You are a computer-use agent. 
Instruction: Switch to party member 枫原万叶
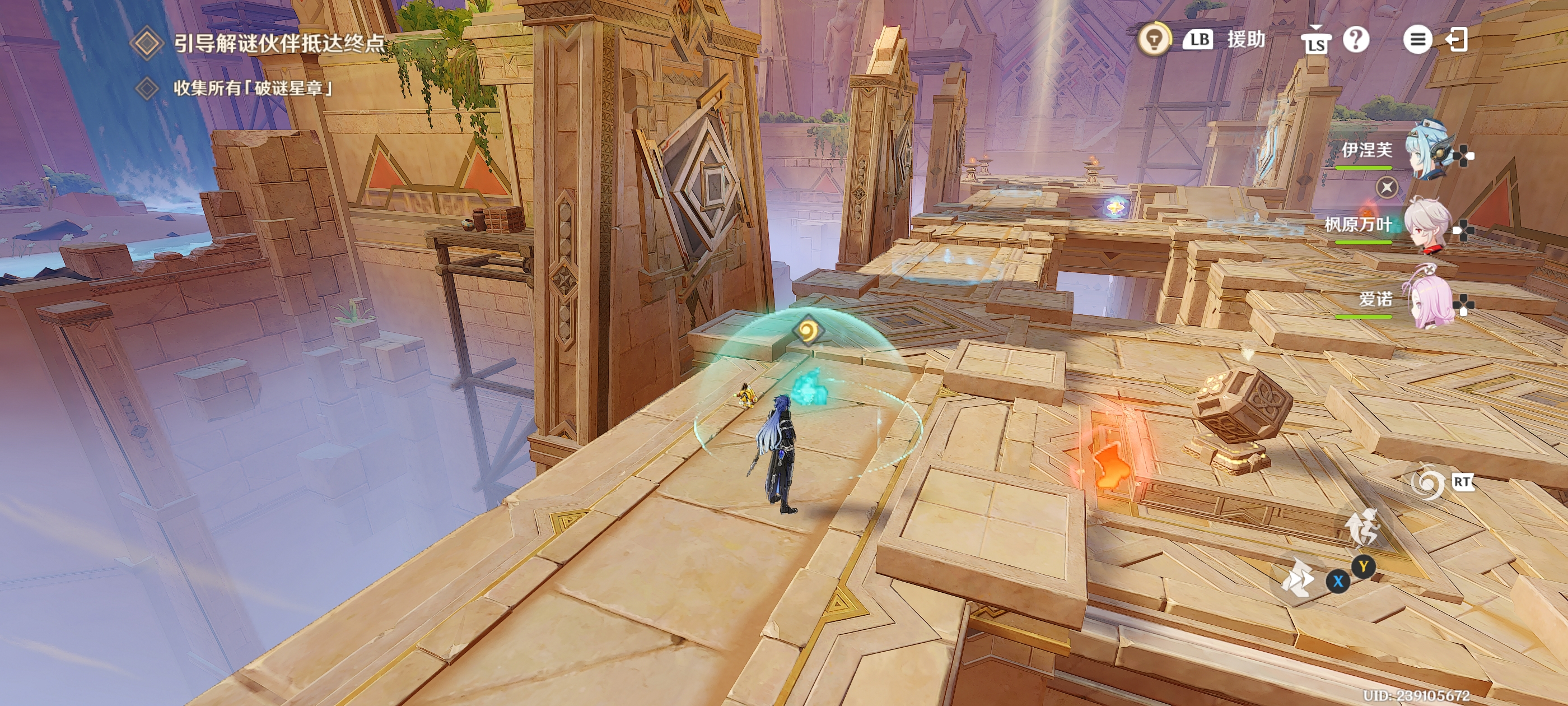1426,225
